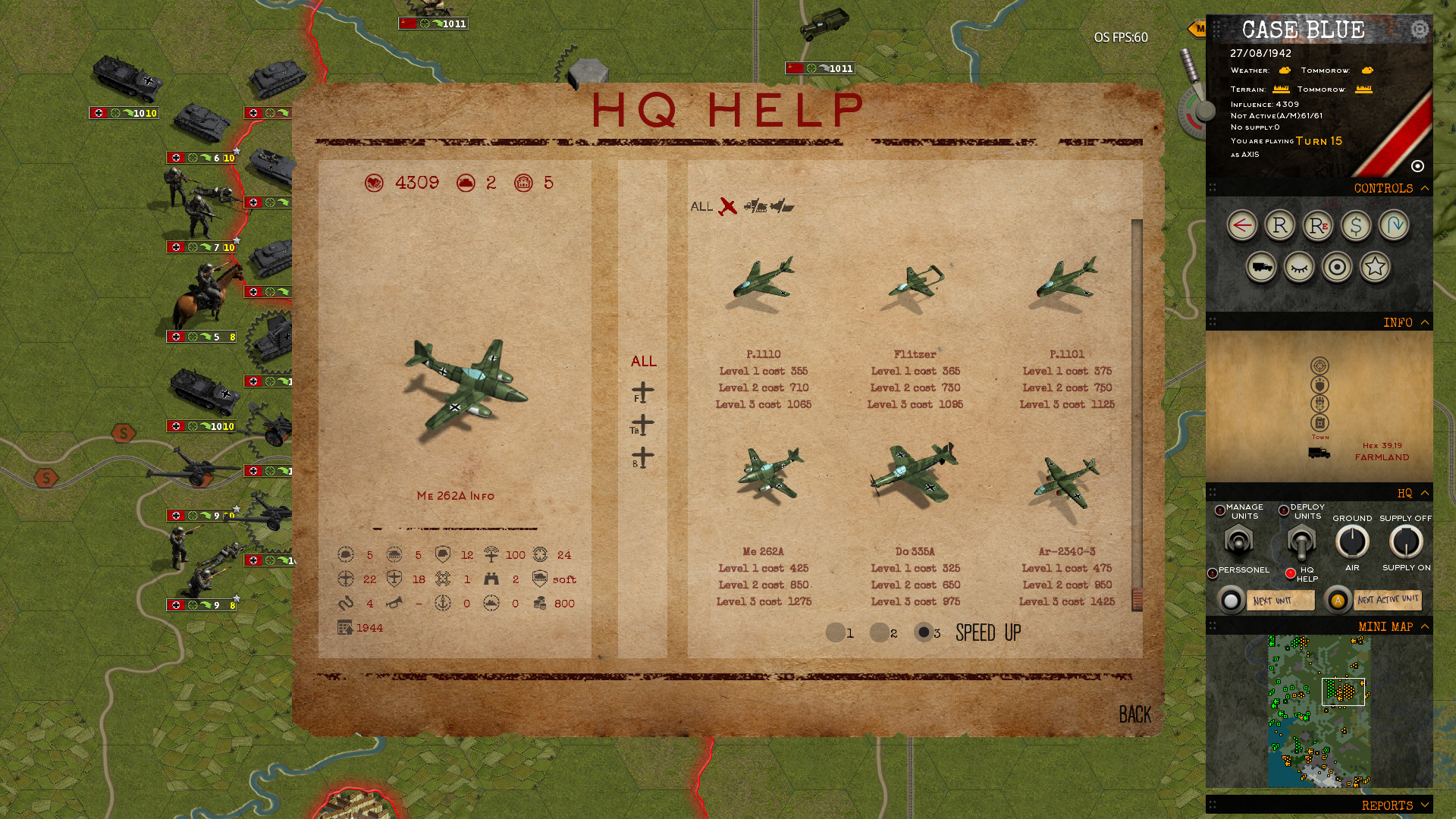Viewport: 1456px width, 819px height.
Task: Open the settings gear near Case Blue title
Action: [x=1419, y=30]
